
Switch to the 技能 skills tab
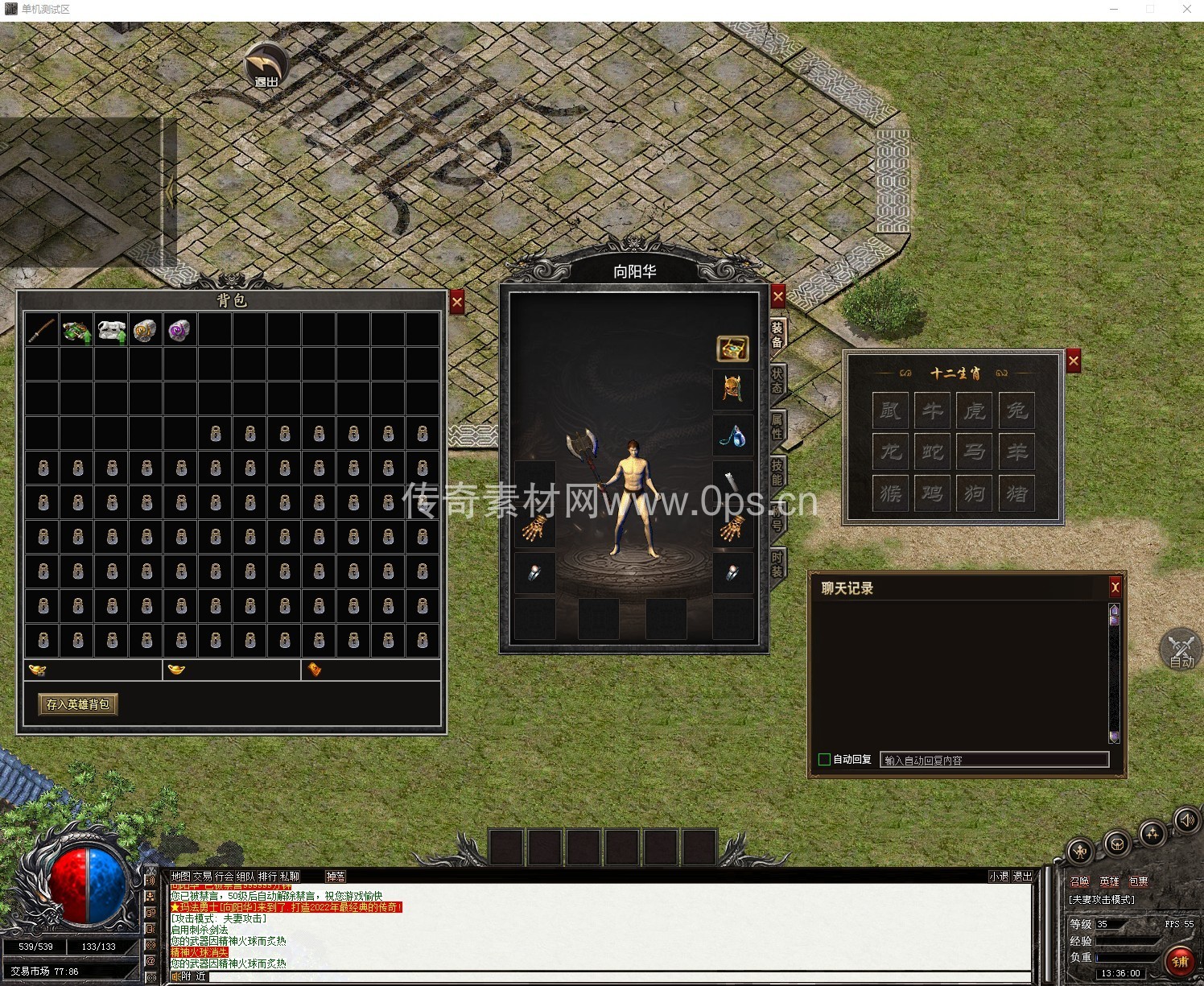point(777,472)
